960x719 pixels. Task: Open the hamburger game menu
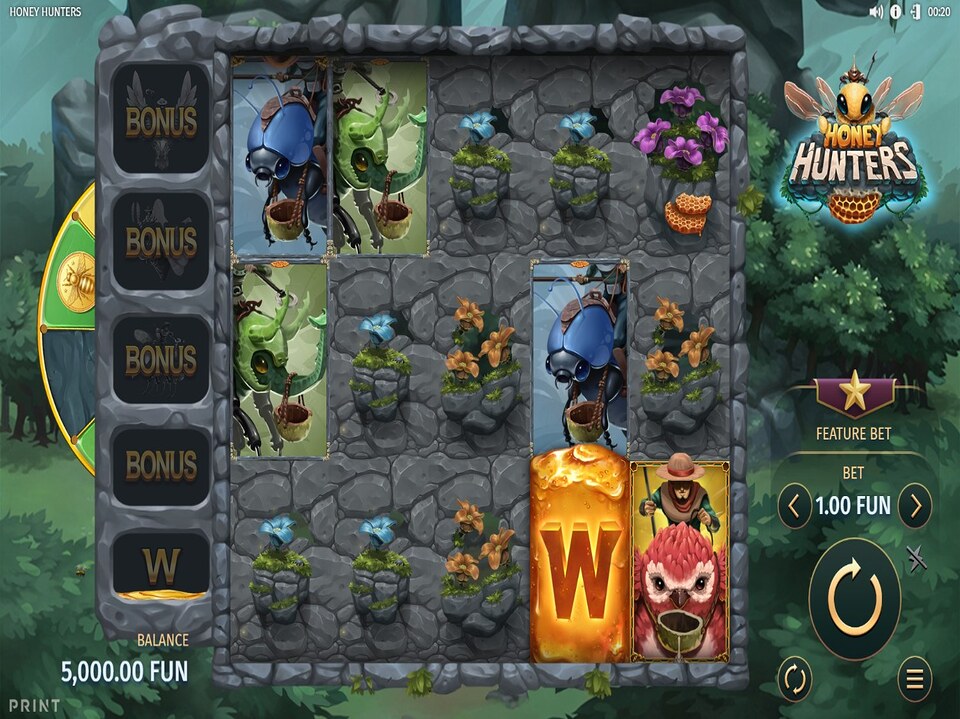pos(914,680)
